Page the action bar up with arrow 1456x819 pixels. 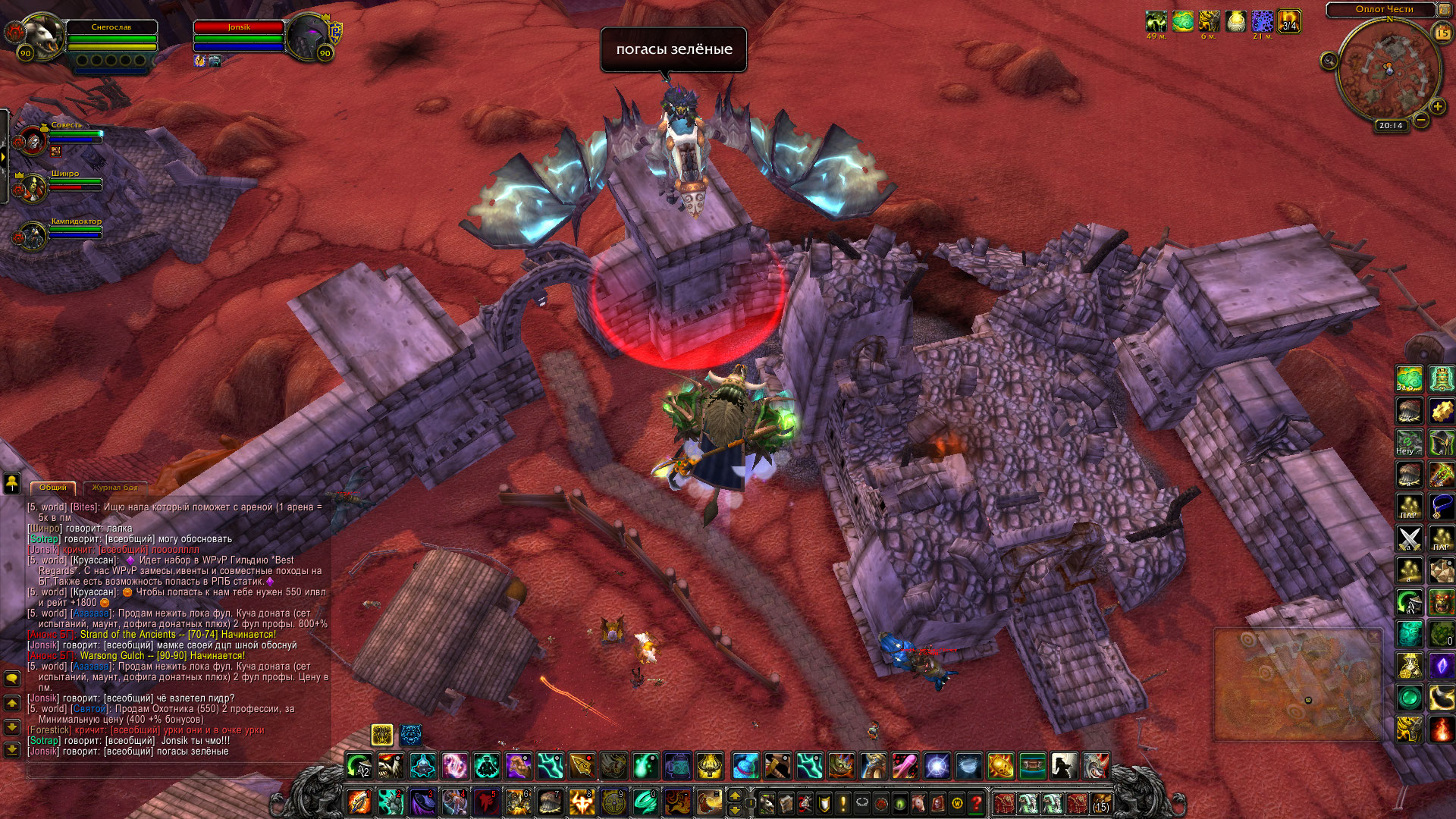[x=734, y=795]
